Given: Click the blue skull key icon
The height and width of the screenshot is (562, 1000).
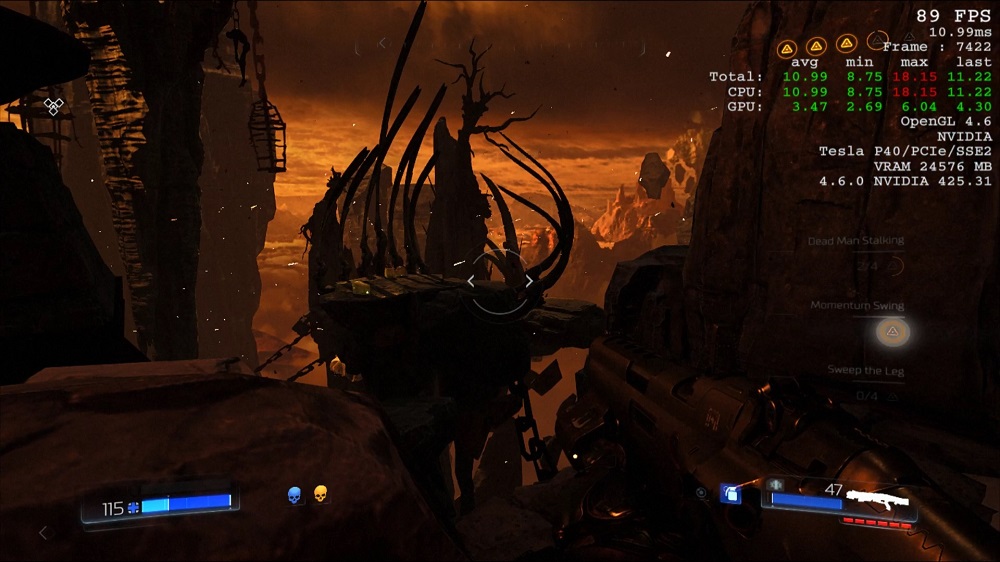Looking at the screenshot, I should coord(295,494).
